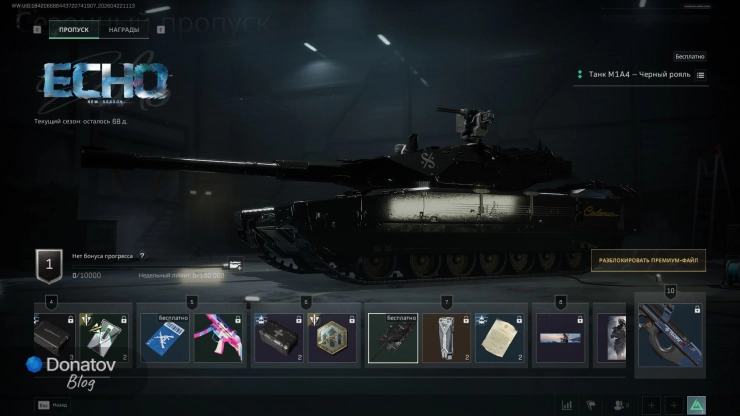Screen dimensions: 740x416
Task: Switch to the ПРОПУСК tab
Action: pos(74,30)
